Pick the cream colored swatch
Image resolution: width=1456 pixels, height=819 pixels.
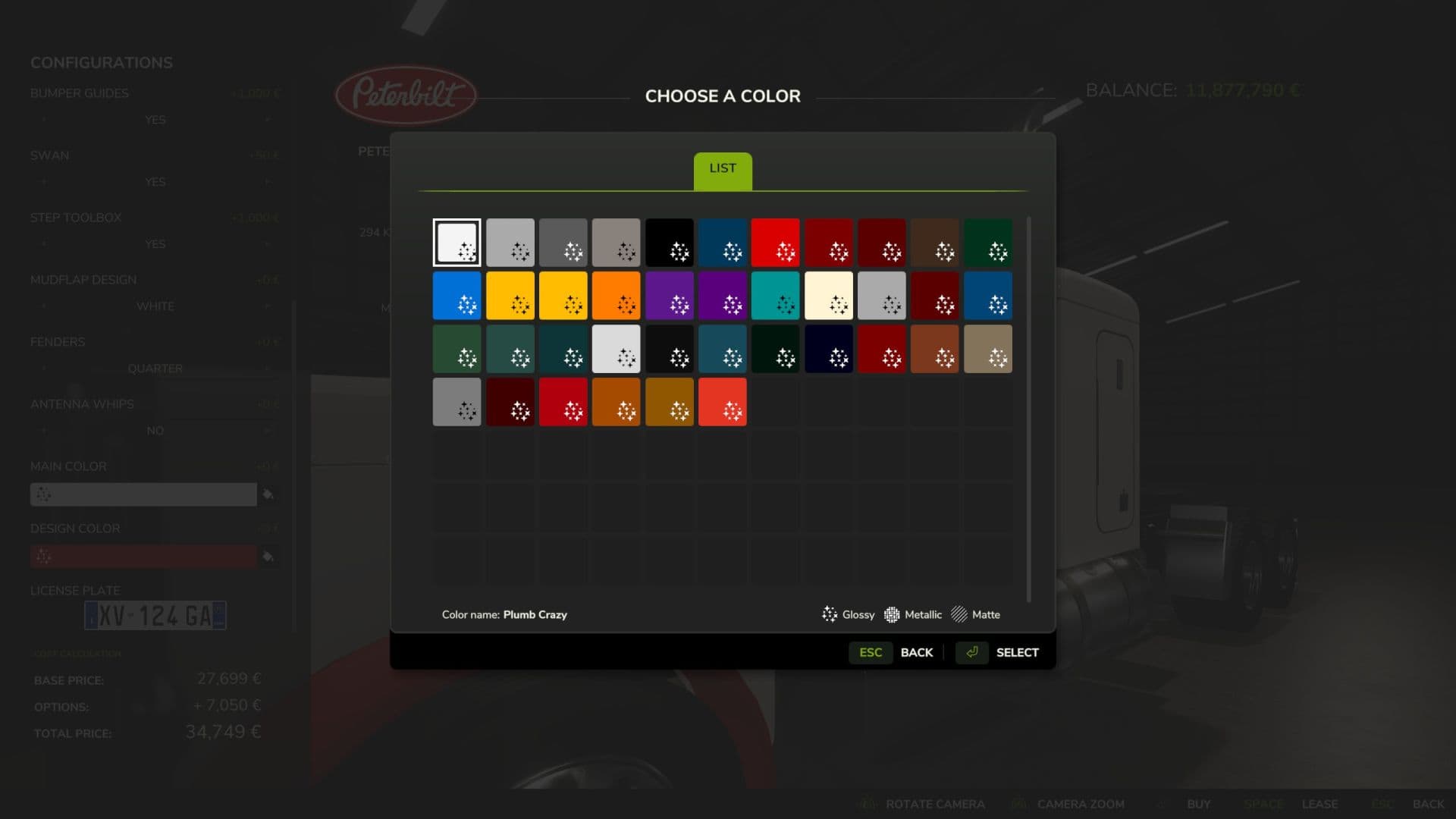[828, 296]
